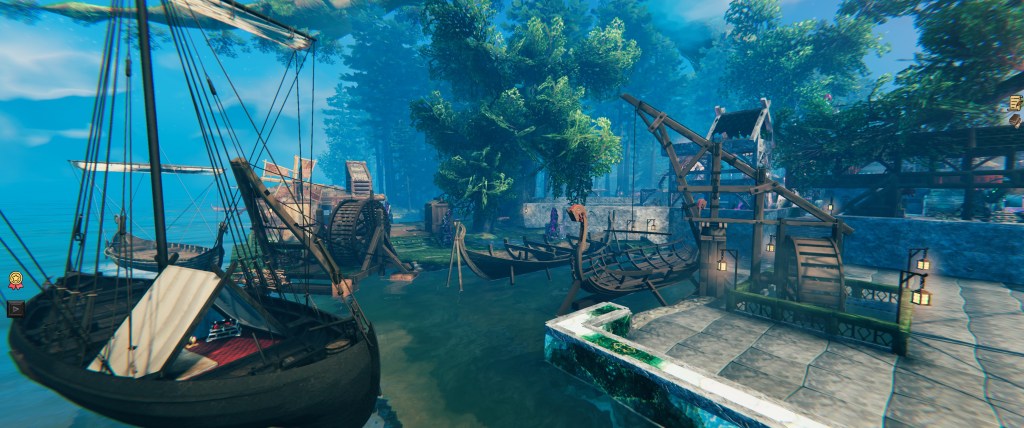Click the dark play arrow button

click(x=15, y=308)
